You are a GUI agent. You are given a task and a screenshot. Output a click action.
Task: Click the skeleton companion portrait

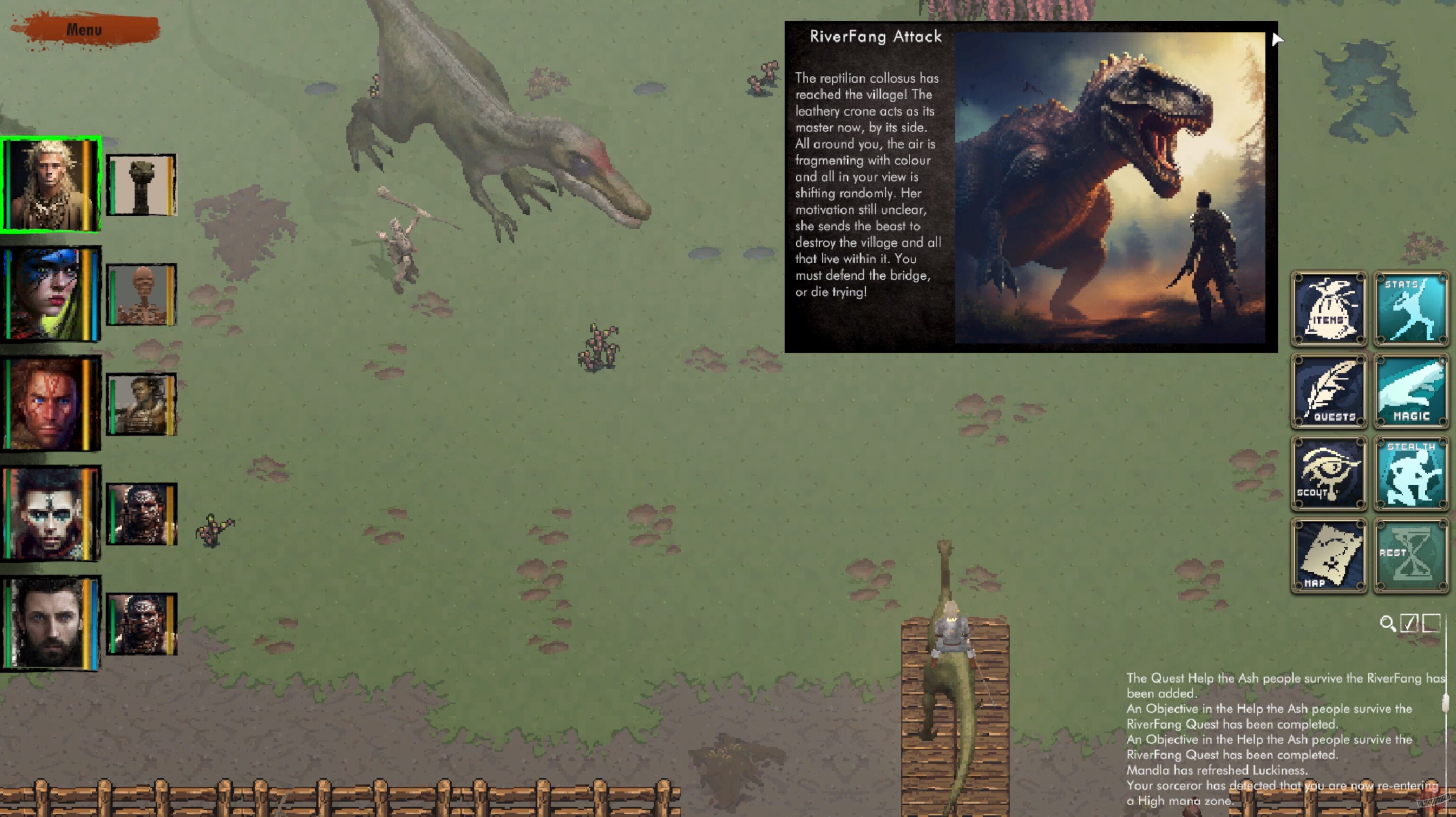coord(142,294)
